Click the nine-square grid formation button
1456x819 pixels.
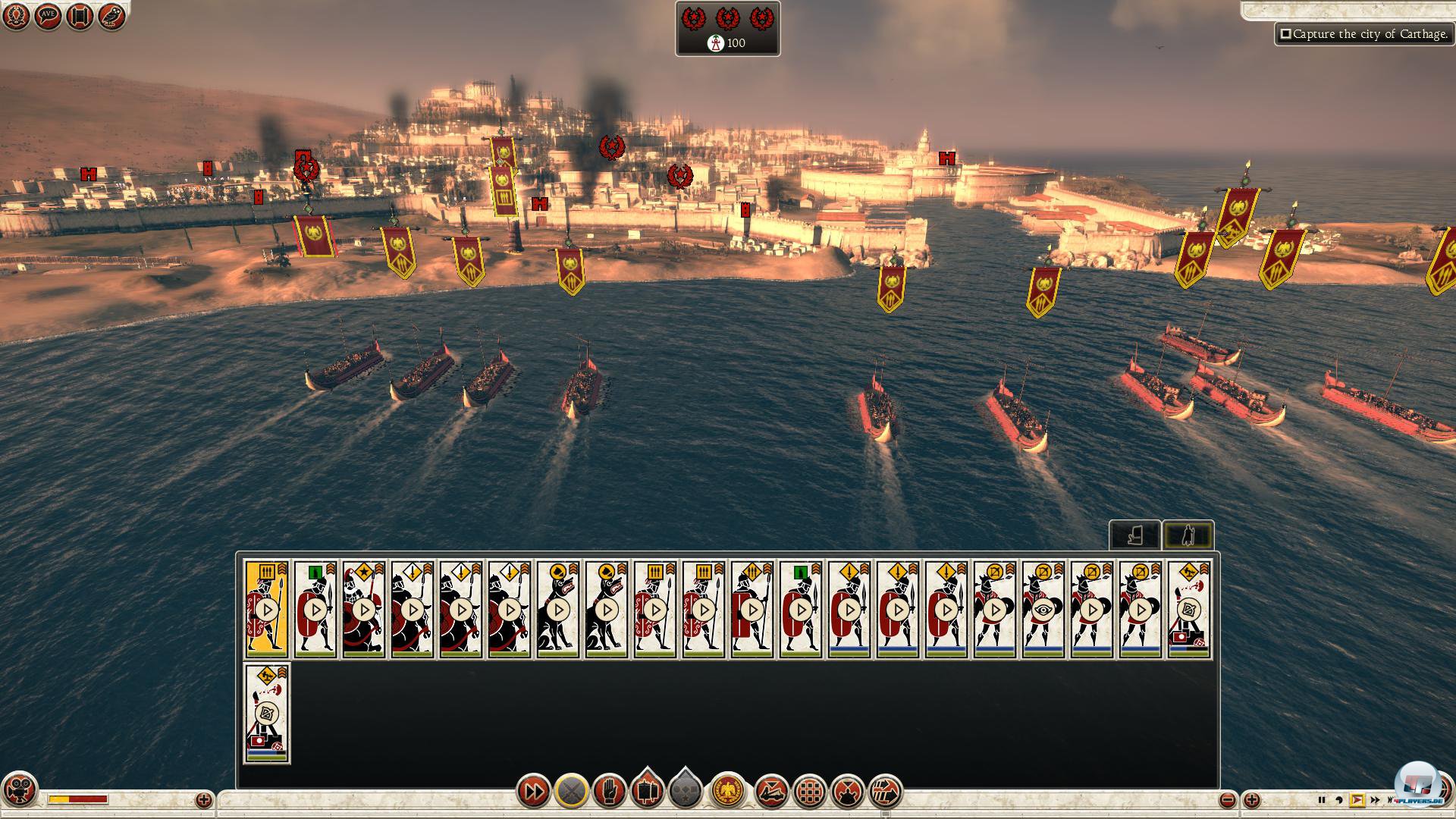tap(809, 792)
